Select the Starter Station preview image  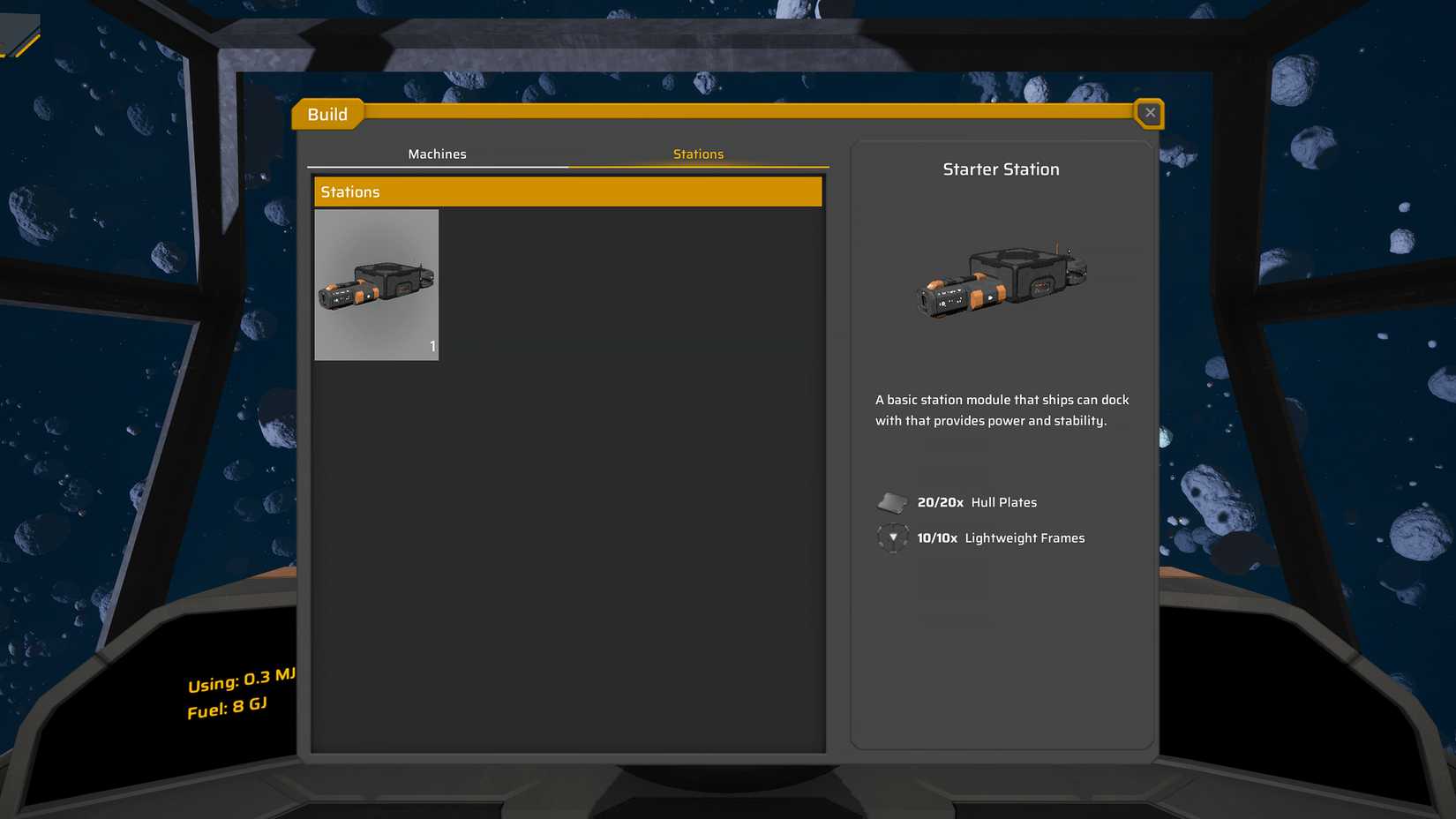(1001, 281)
